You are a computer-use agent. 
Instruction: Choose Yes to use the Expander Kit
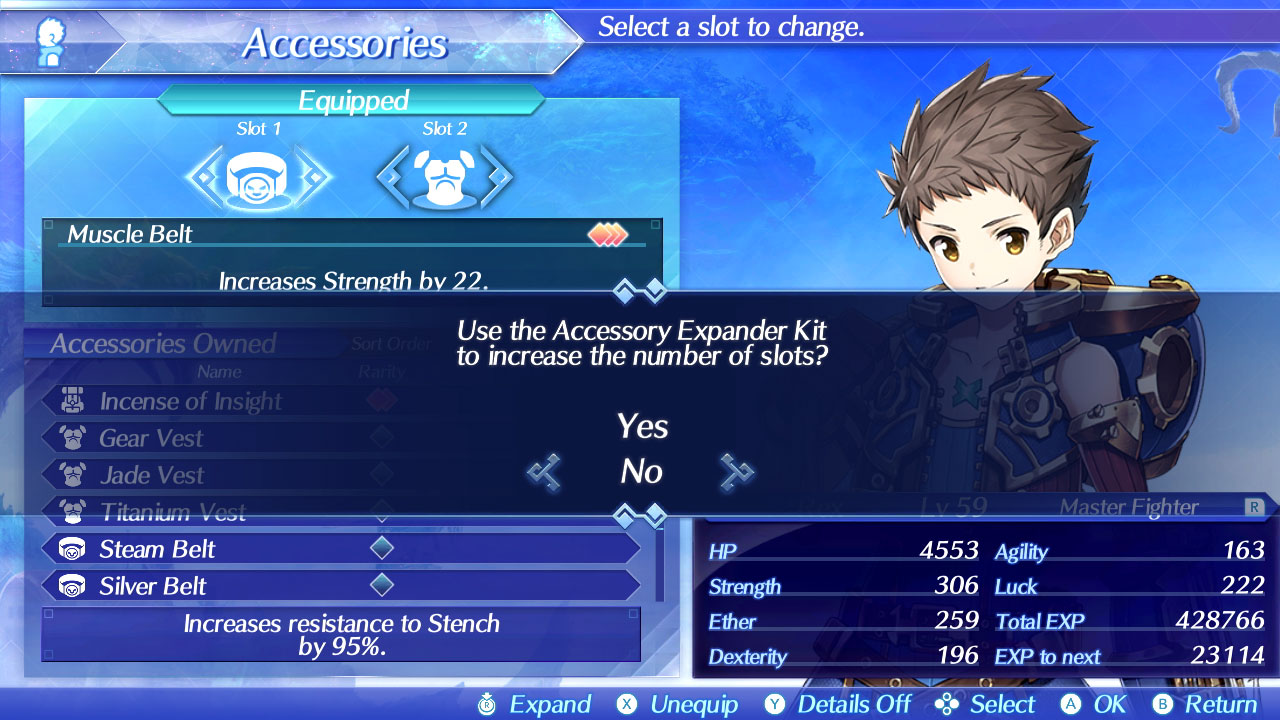(x=642, y=427)
